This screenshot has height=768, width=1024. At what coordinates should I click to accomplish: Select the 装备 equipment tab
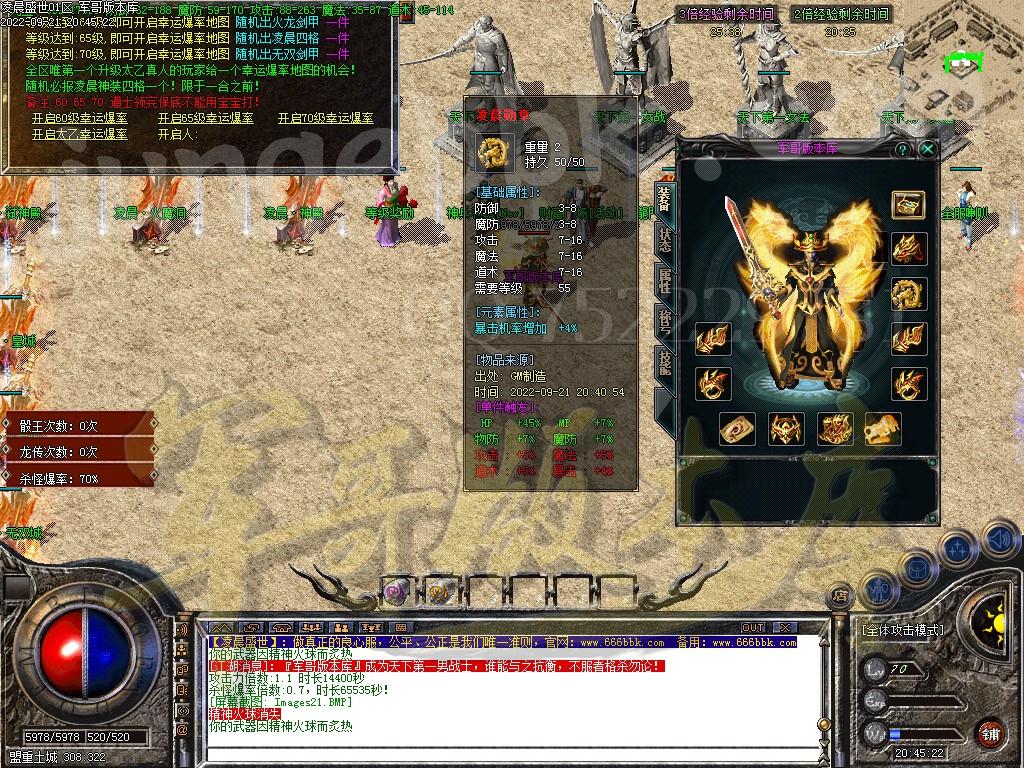[665, 200]
